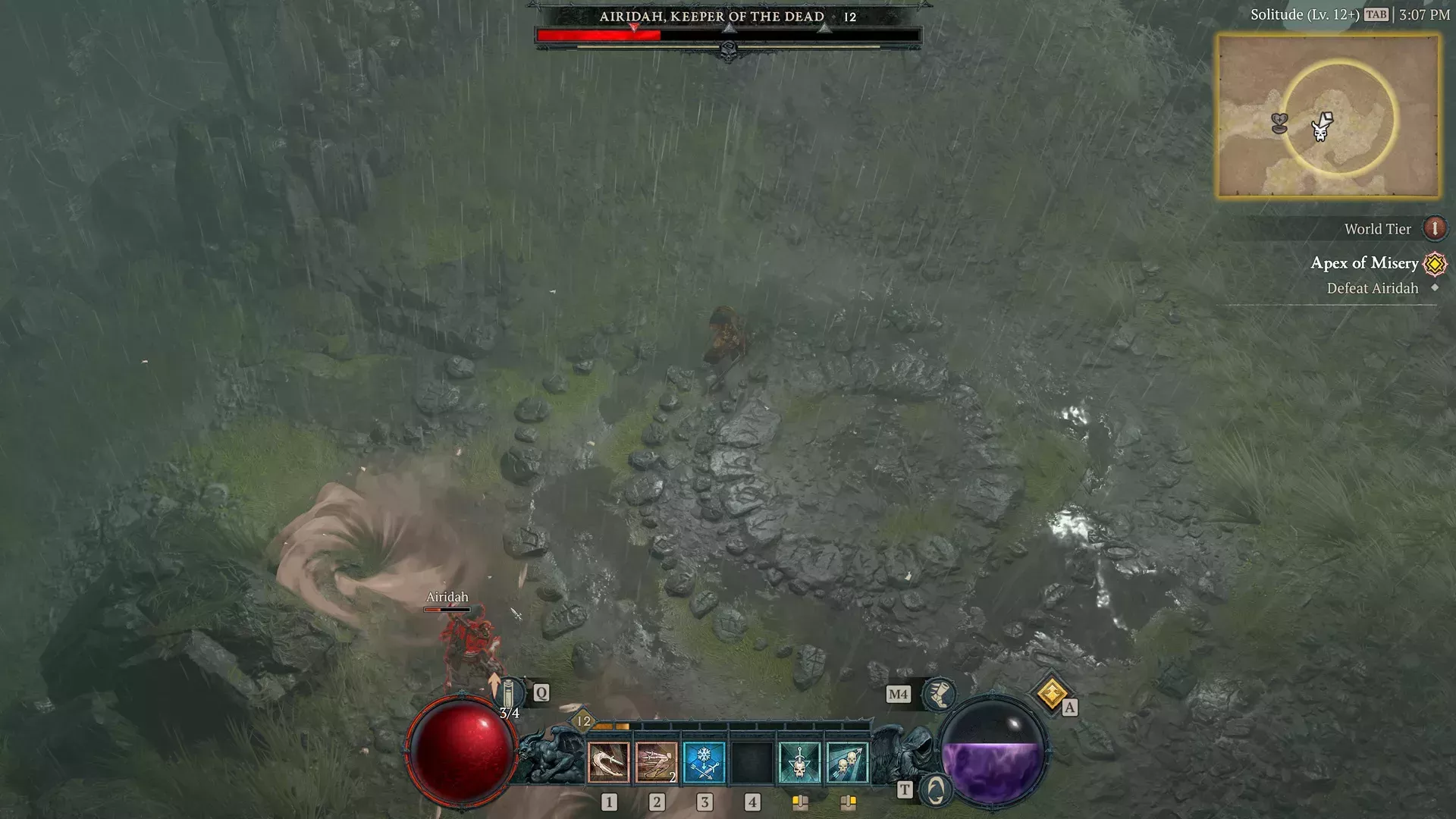Click the character level 12 diamond badge
Viewport: 1456px width, 819px height.
coord(582,723)
